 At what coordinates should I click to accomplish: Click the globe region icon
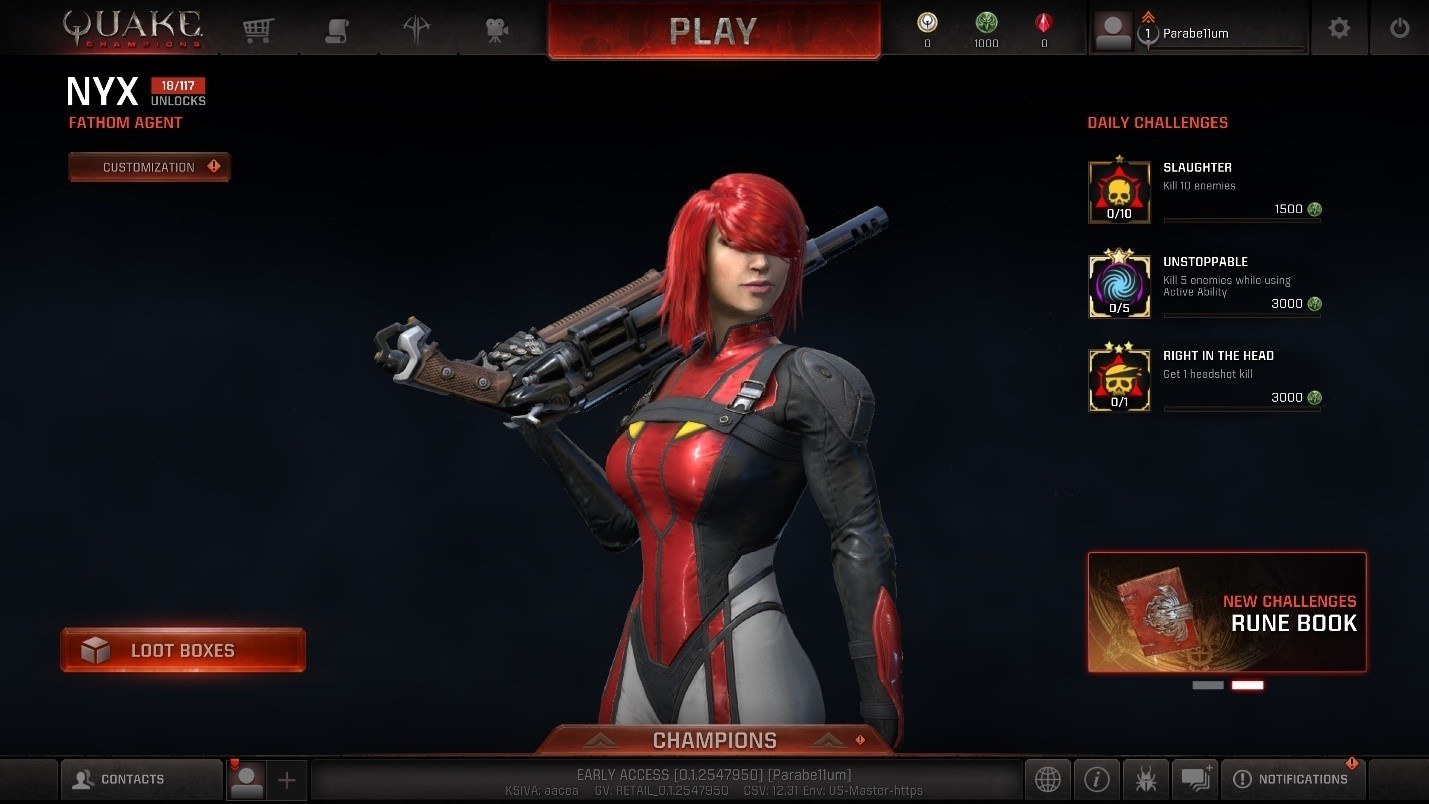pyautogui.click(x=1047, y=779)
